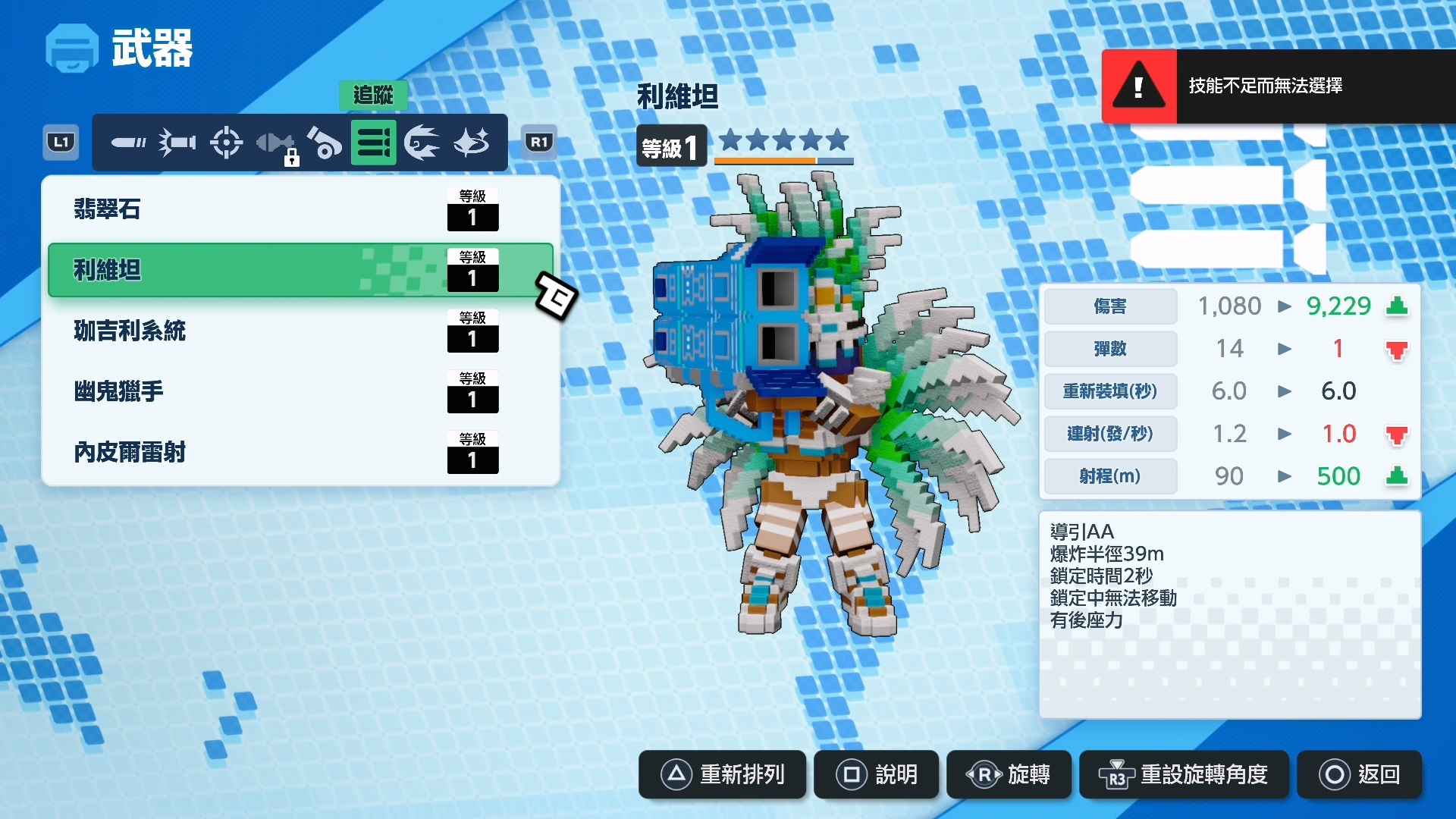
Task: Select the currently highlighted 利維坦 list entry
Action: pos(300,270)
